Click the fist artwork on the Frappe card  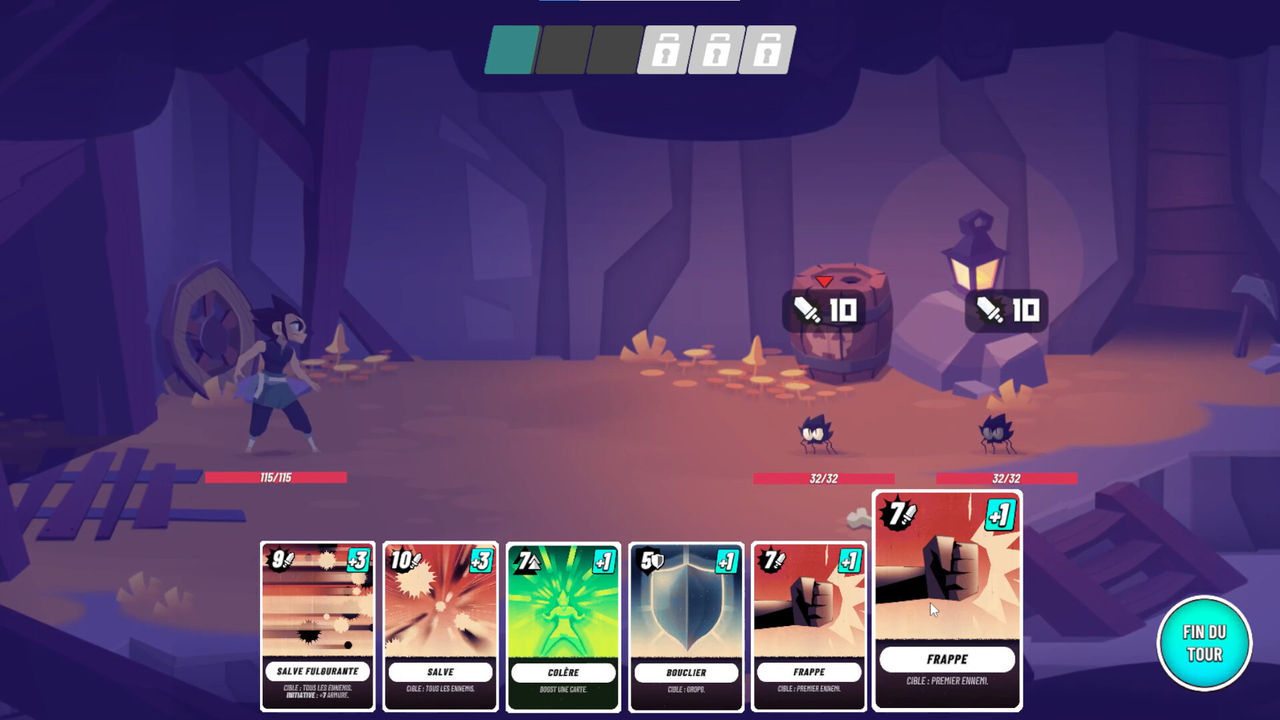pos(810,602)
